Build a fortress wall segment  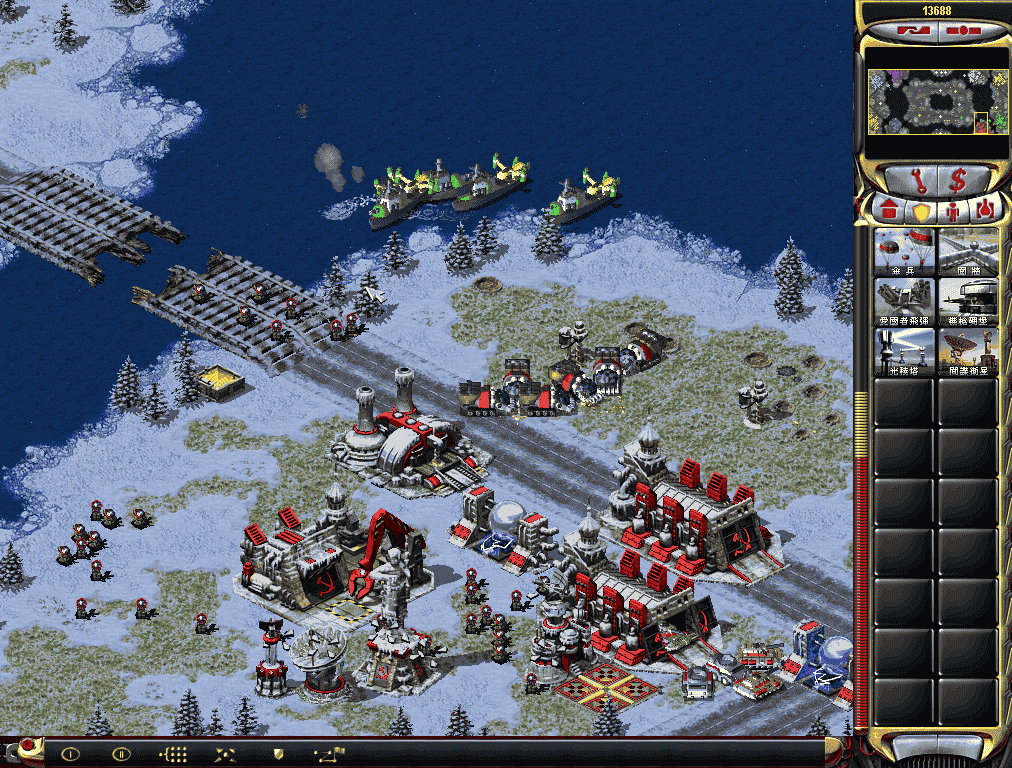click(x=968, y=251)
